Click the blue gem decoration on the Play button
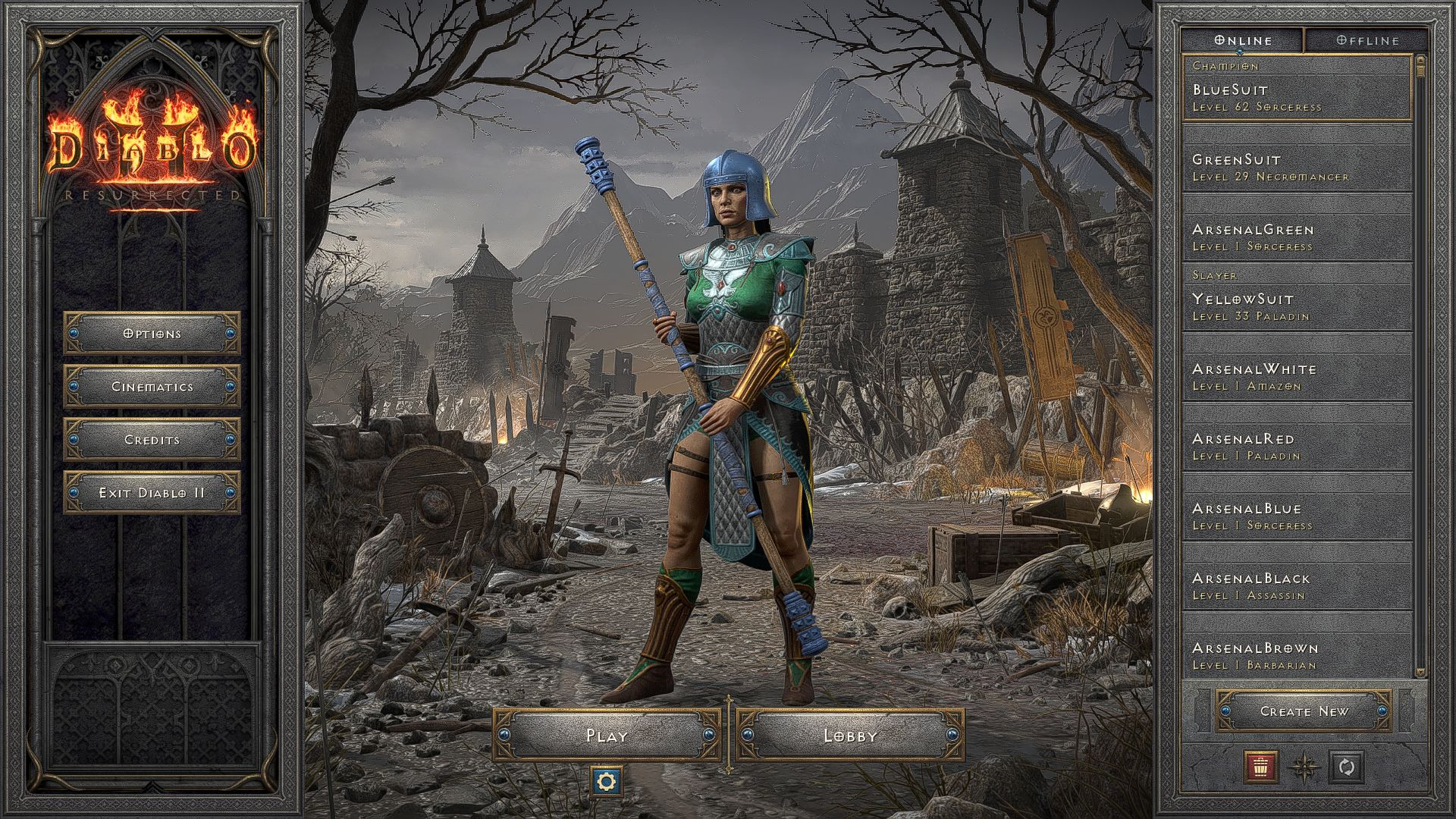The image size is (1456, 819). [x=505, y=734]
